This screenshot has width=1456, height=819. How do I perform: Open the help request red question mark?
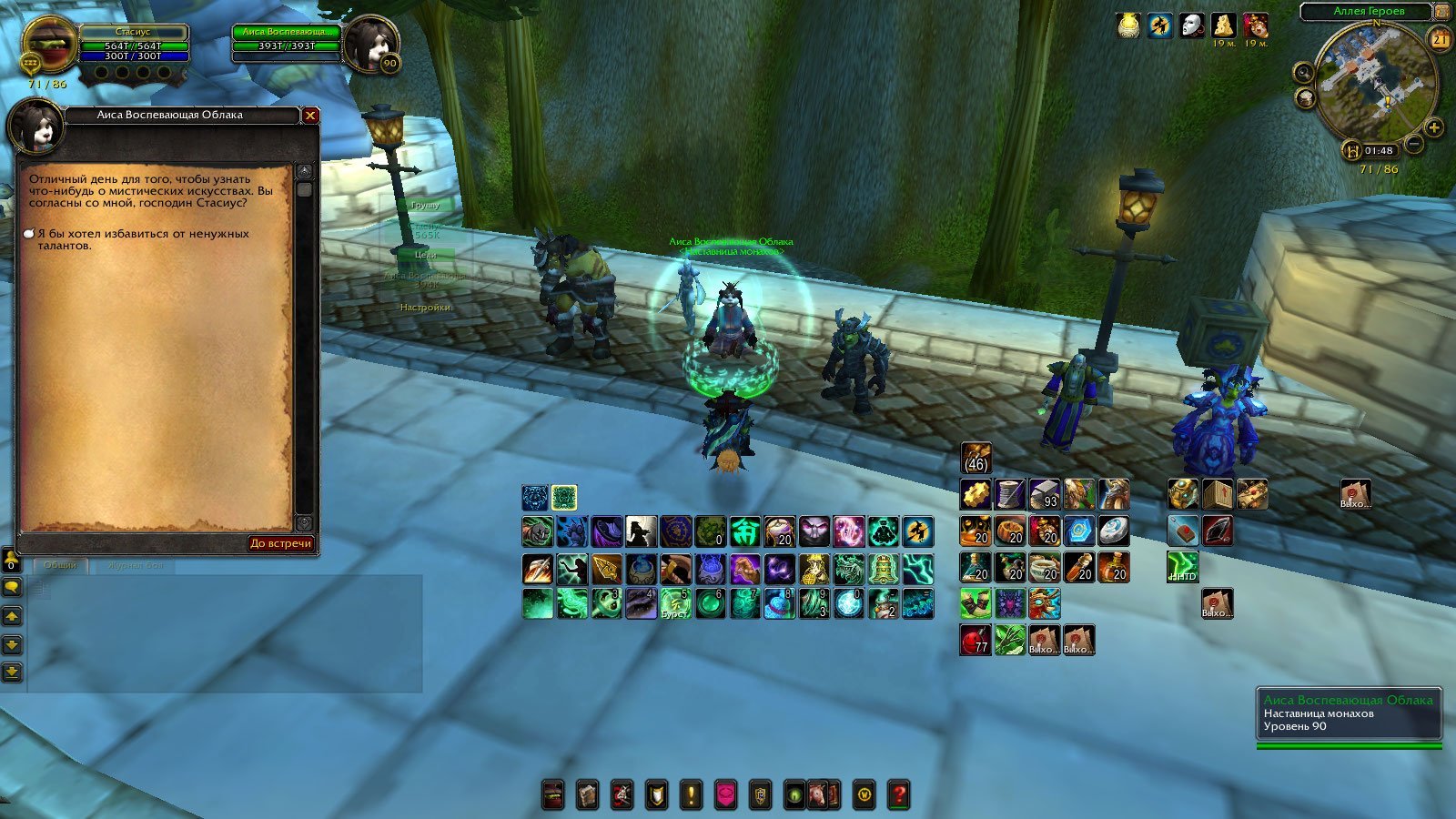(x=898, y=794)
